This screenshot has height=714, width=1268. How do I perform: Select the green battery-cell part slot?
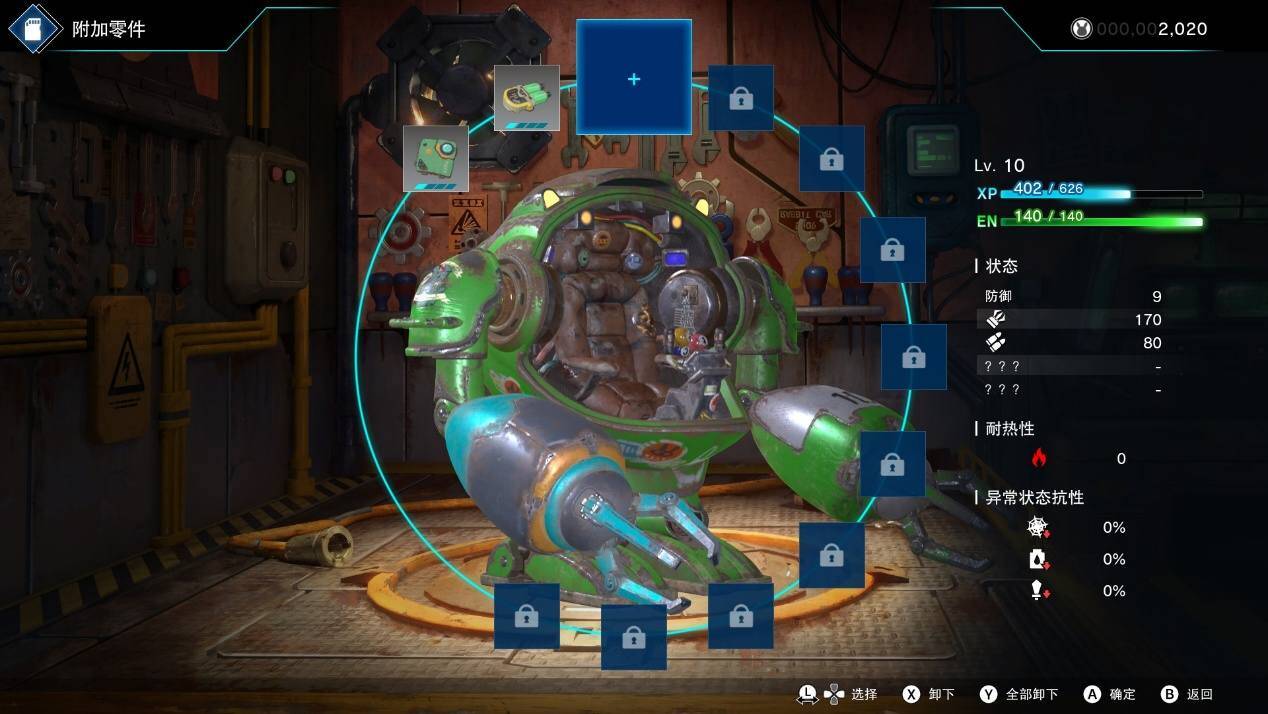click(x=527, y=98)
